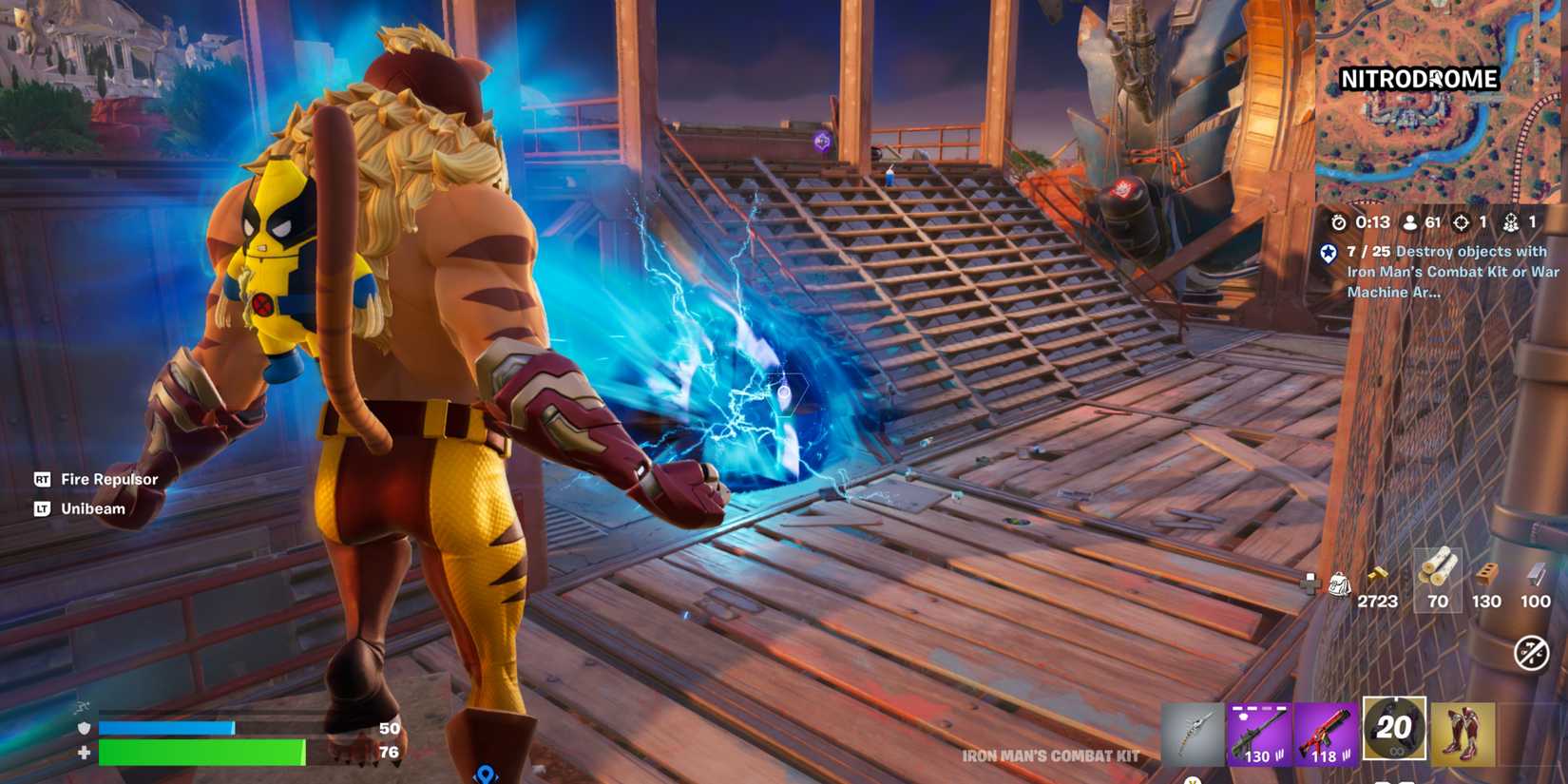This screenshot has height=784, width=1568.
Task: Open the Destroy objects quest entry
Action: coord(1449,273)
